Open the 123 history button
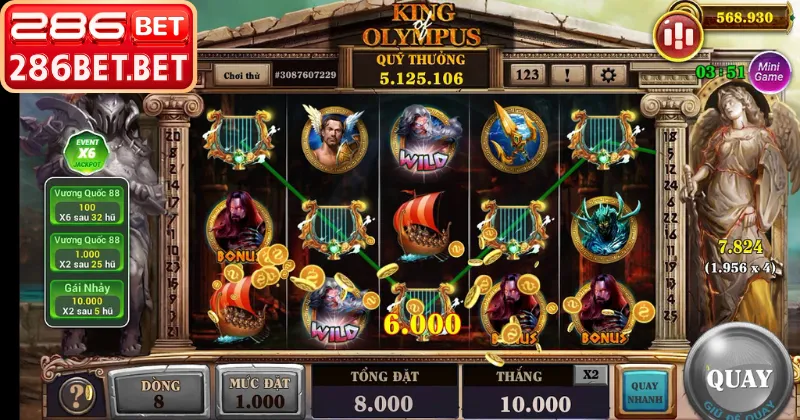The image size is (800, 420). click(528, 74)
